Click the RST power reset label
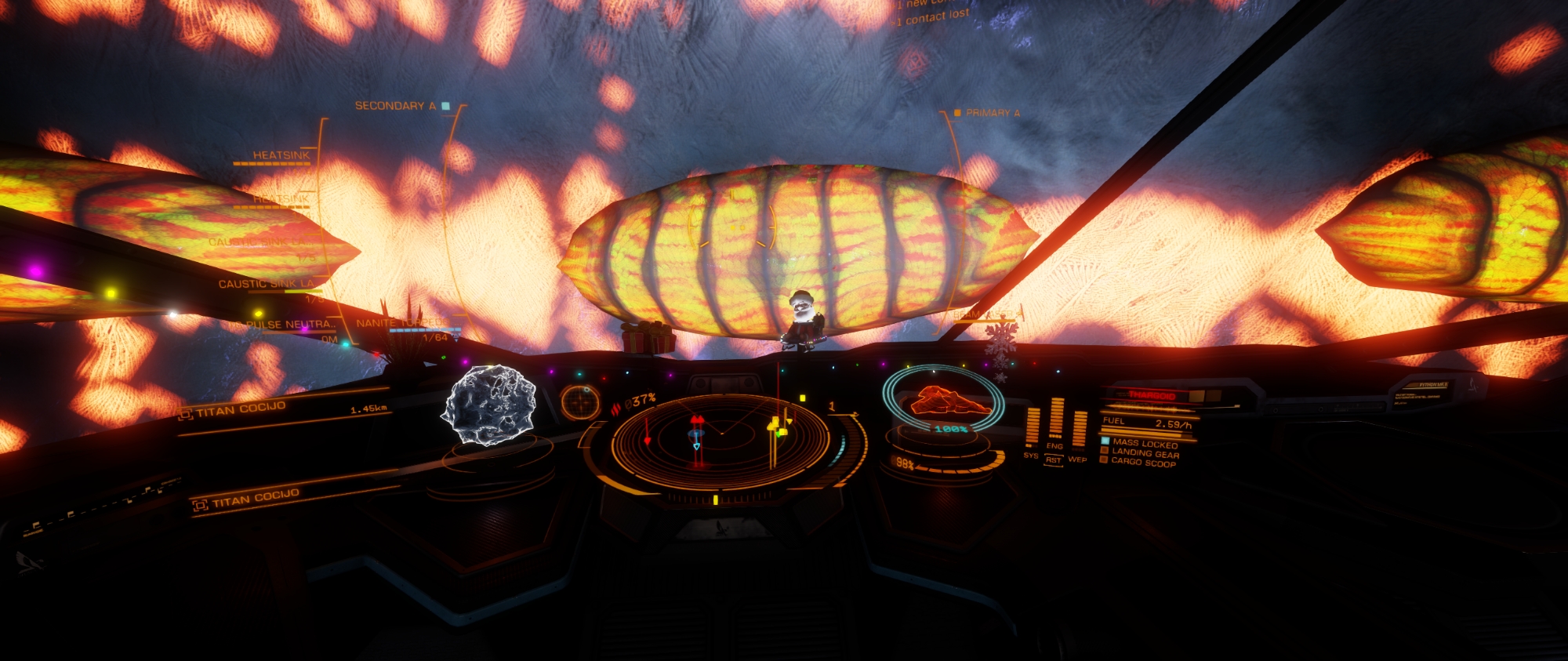 [x=1054, y=460]
